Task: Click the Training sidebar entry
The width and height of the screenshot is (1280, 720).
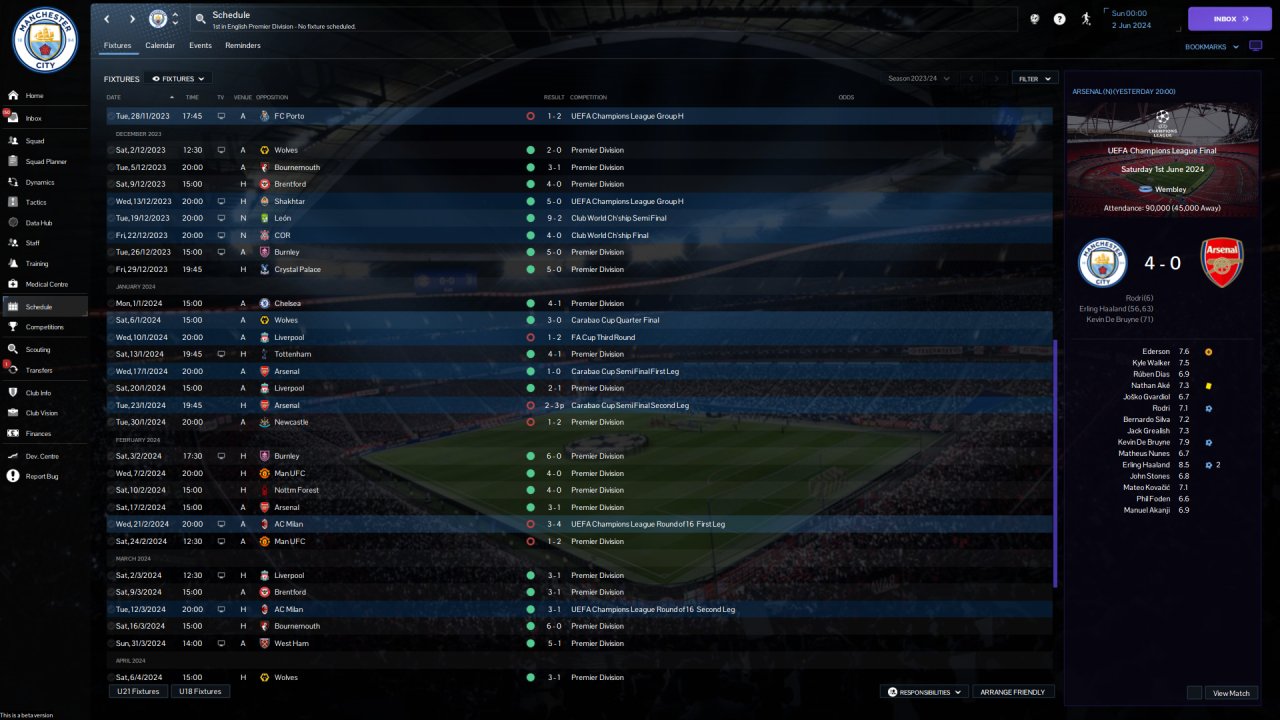Action: point(37,264)
